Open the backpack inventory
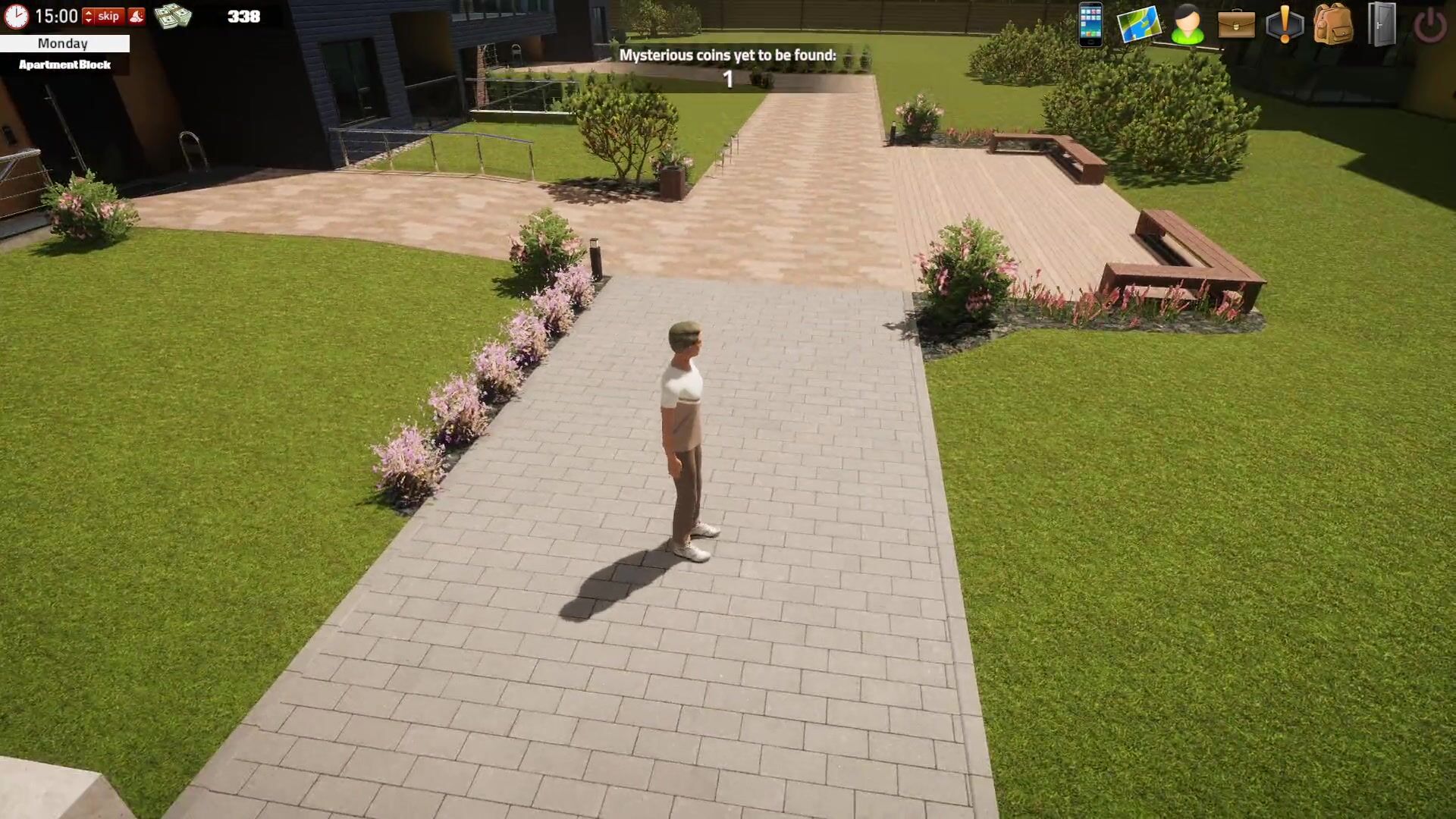The height and width of the screenshot is (819, 1456). [1333, 24]
